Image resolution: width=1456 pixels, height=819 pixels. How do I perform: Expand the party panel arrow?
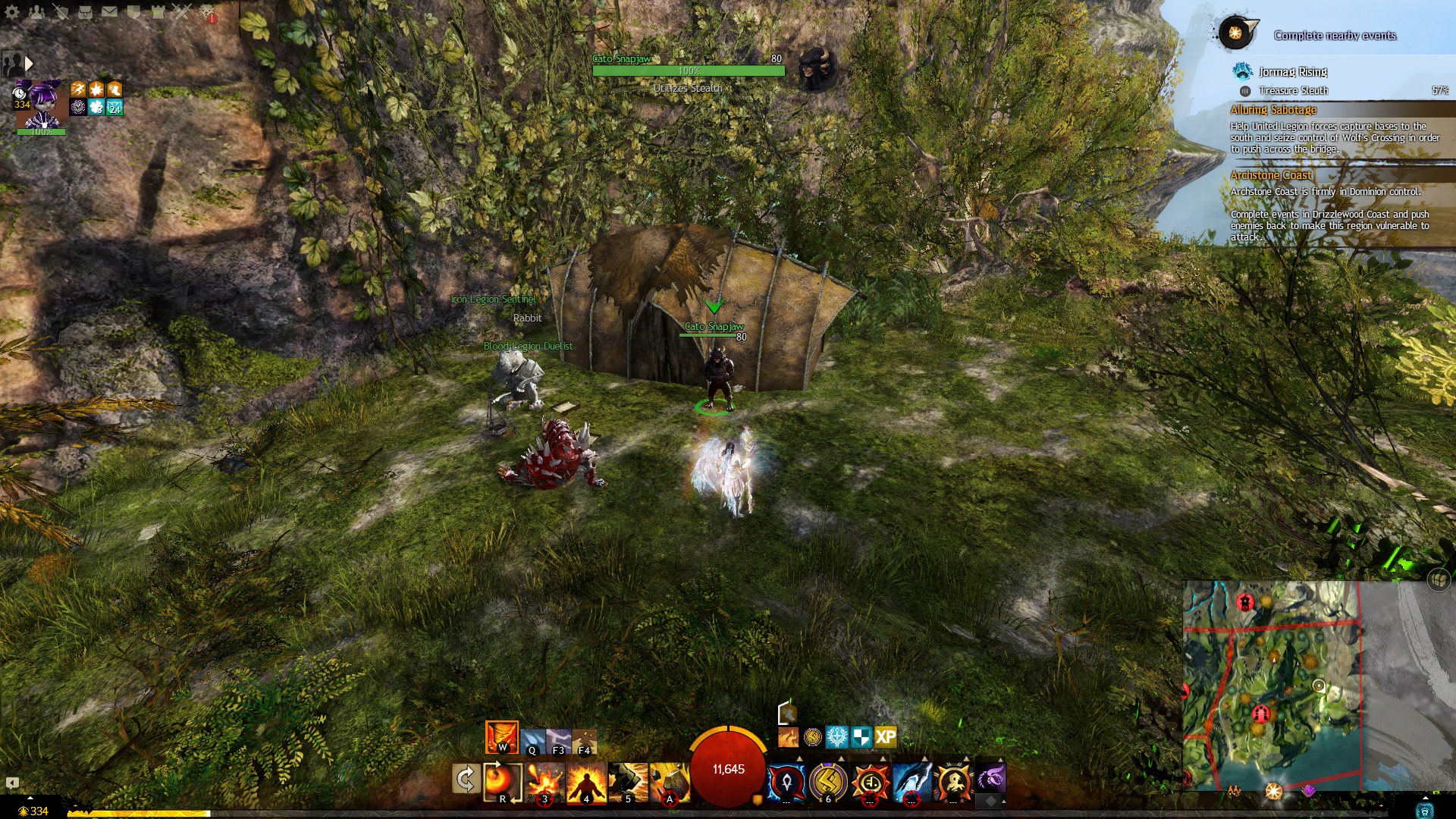point(29,64)
